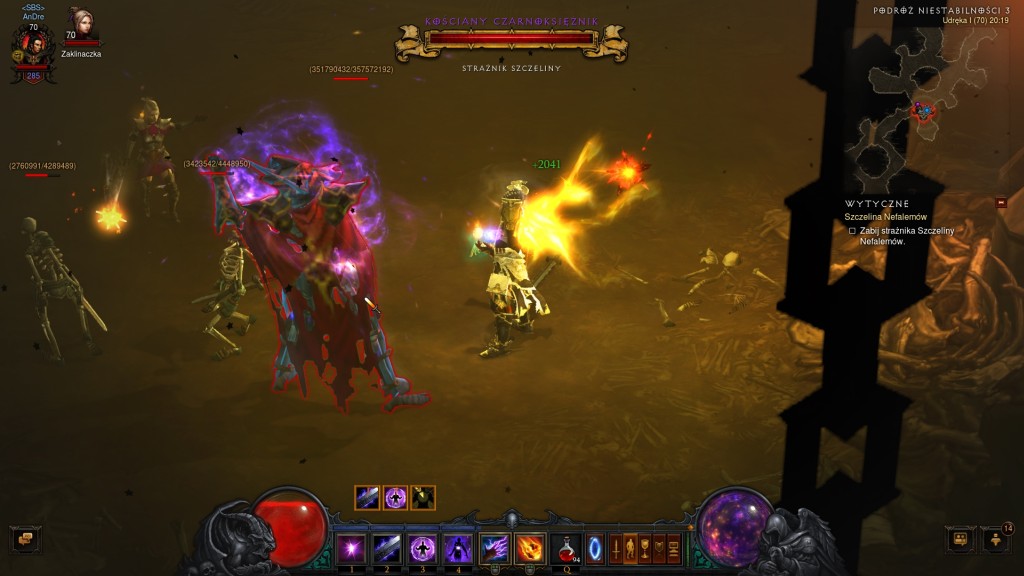Open the blue town portal
Image resolution: width=1024 pixels, height=576 pixels.
tap(595, 549)
